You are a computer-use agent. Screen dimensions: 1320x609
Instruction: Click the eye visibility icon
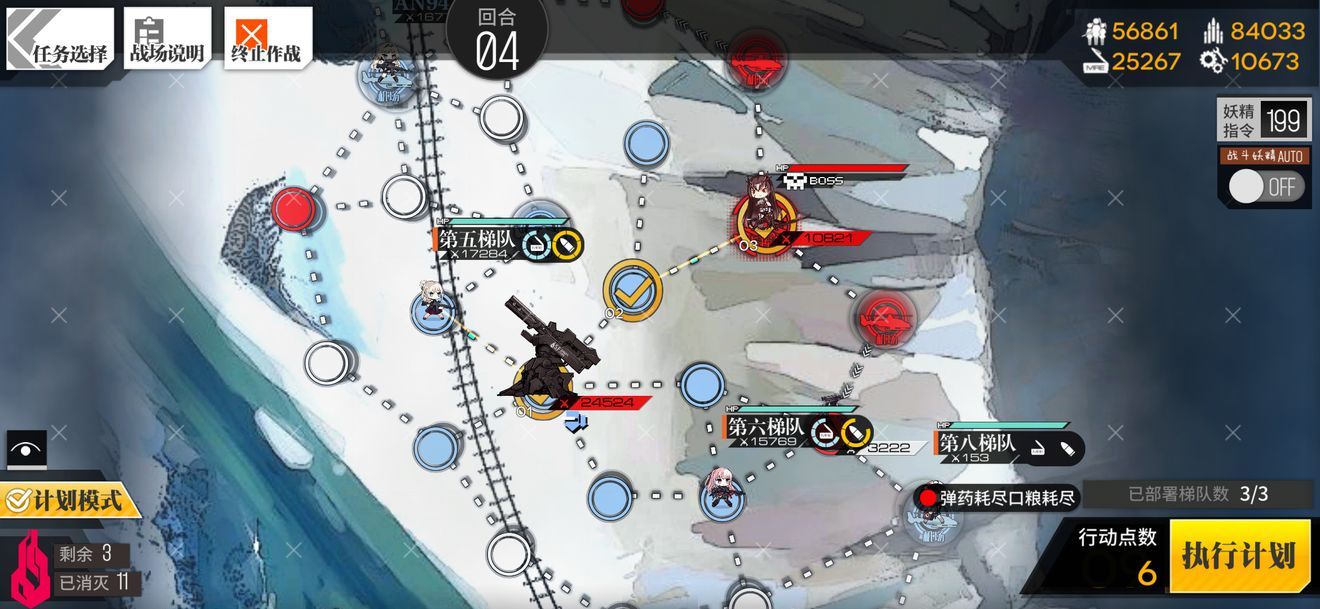coord(26,450)
